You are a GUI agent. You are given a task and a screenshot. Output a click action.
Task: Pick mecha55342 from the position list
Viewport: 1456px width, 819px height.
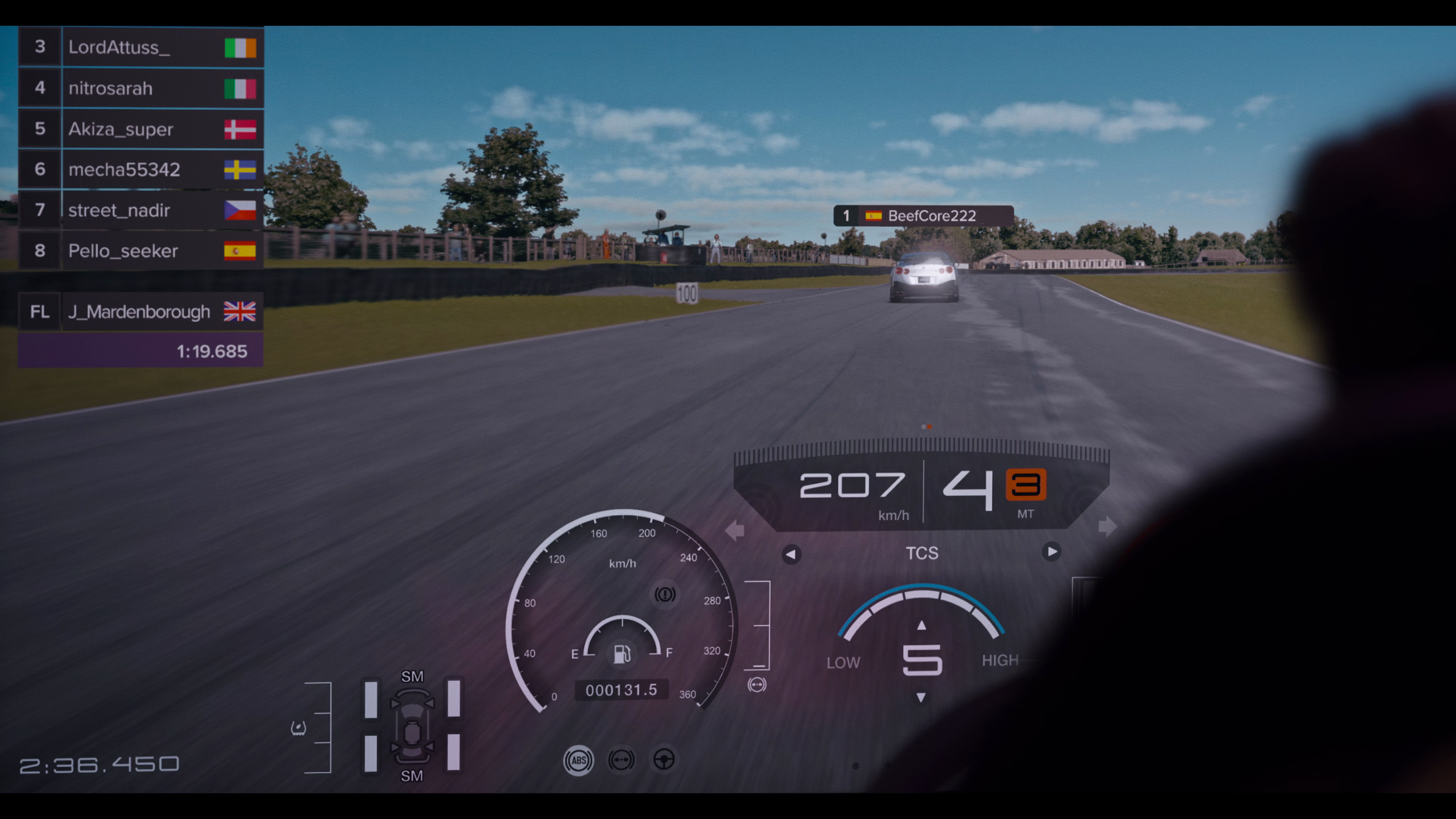pos(141,169)
